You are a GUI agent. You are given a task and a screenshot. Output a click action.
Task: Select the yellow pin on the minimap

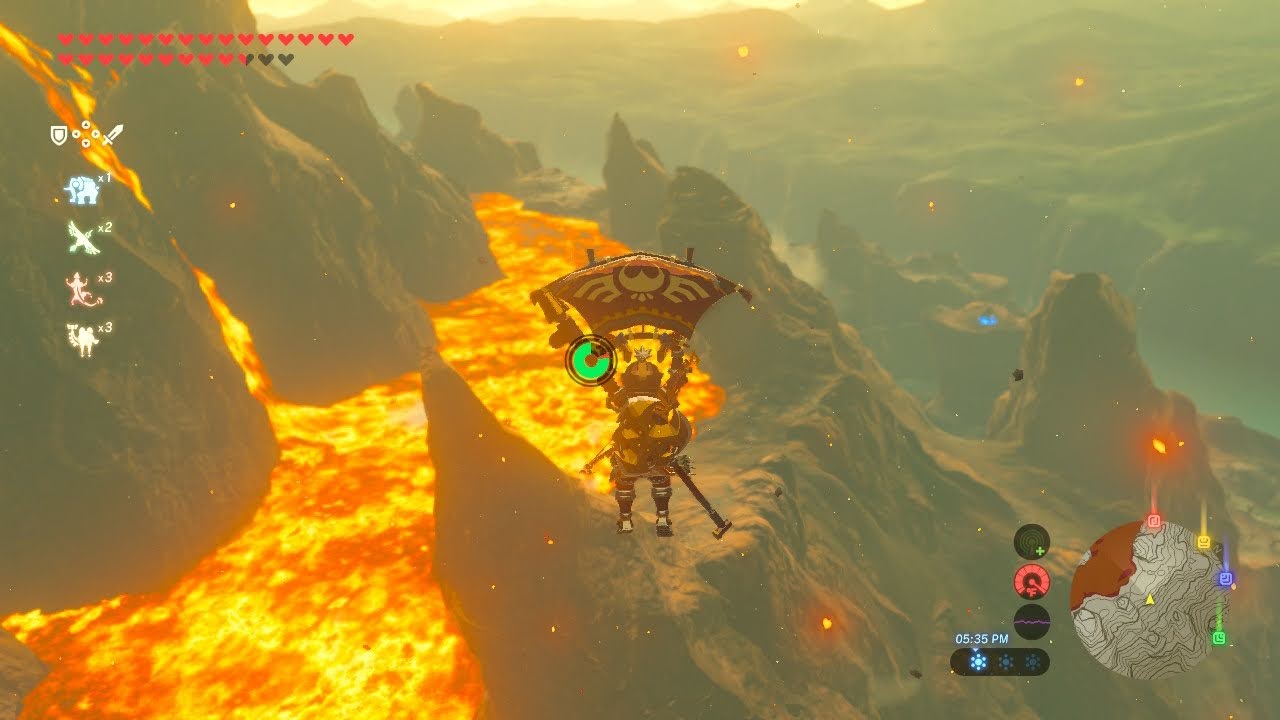click(1204, 542)
